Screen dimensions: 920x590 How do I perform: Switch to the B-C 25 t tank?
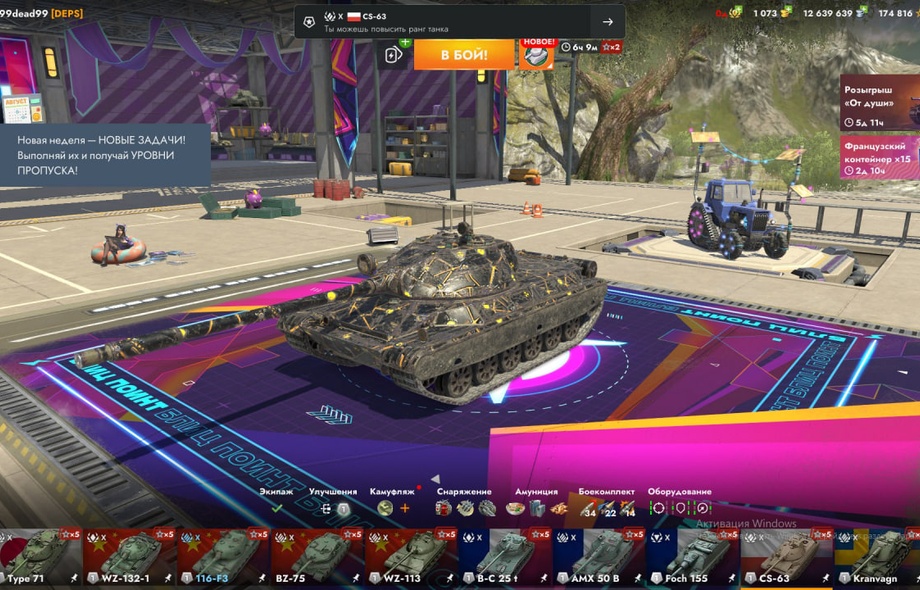coord(504,557)
